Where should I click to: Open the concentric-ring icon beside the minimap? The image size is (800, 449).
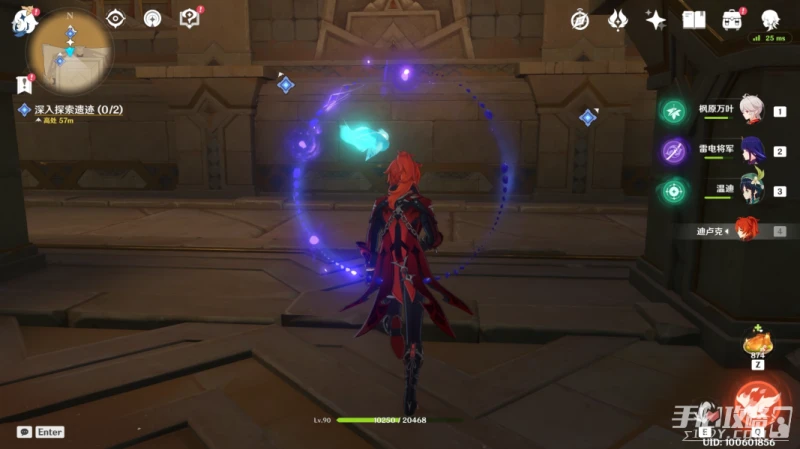pos(152,18)
